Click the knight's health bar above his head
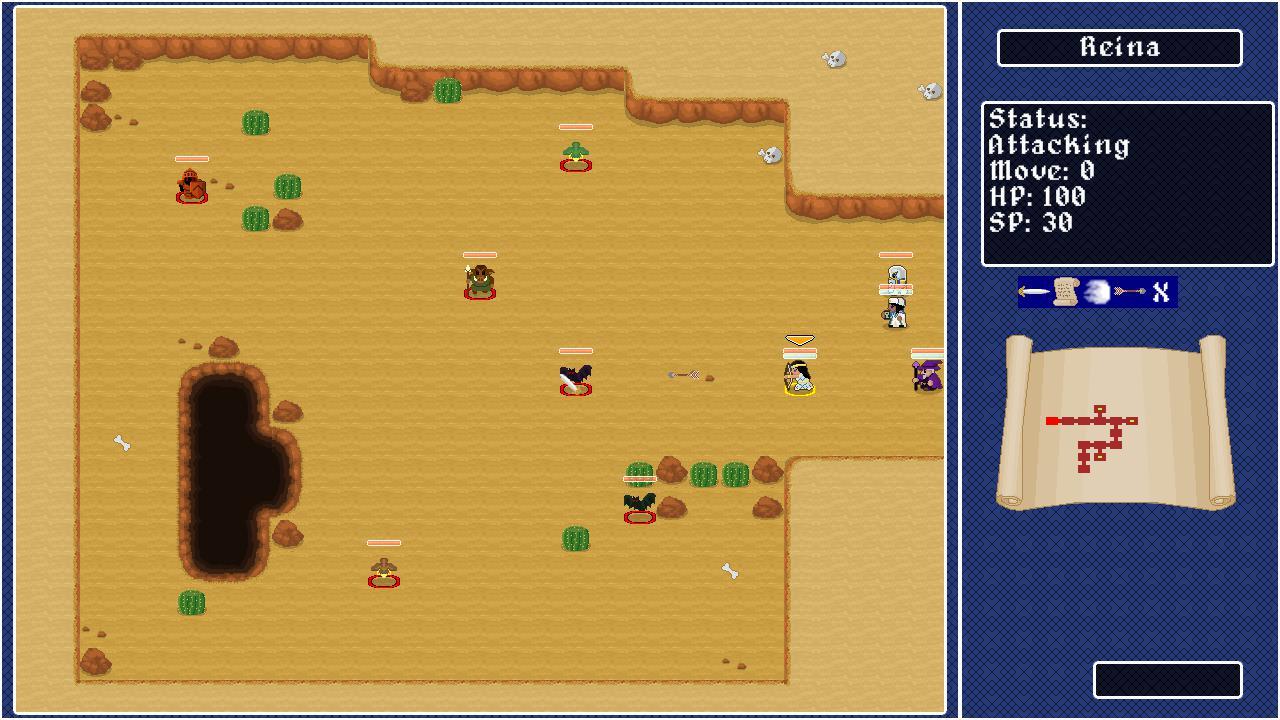Screen dimensions: 1280x720 click(x=191, y=158)
